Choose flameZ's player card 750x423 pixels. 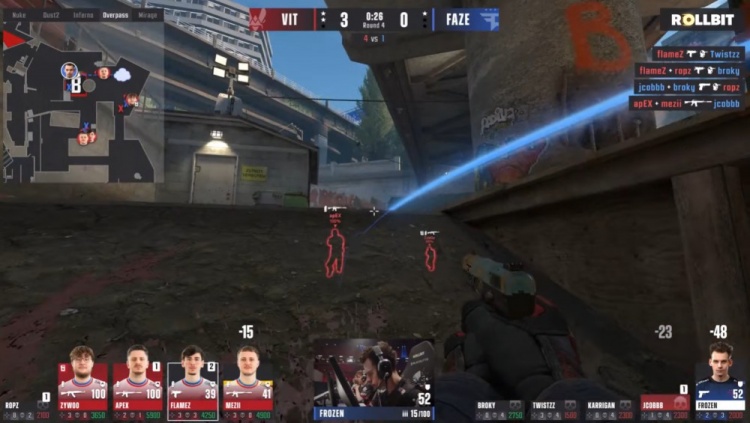[192, 378]
